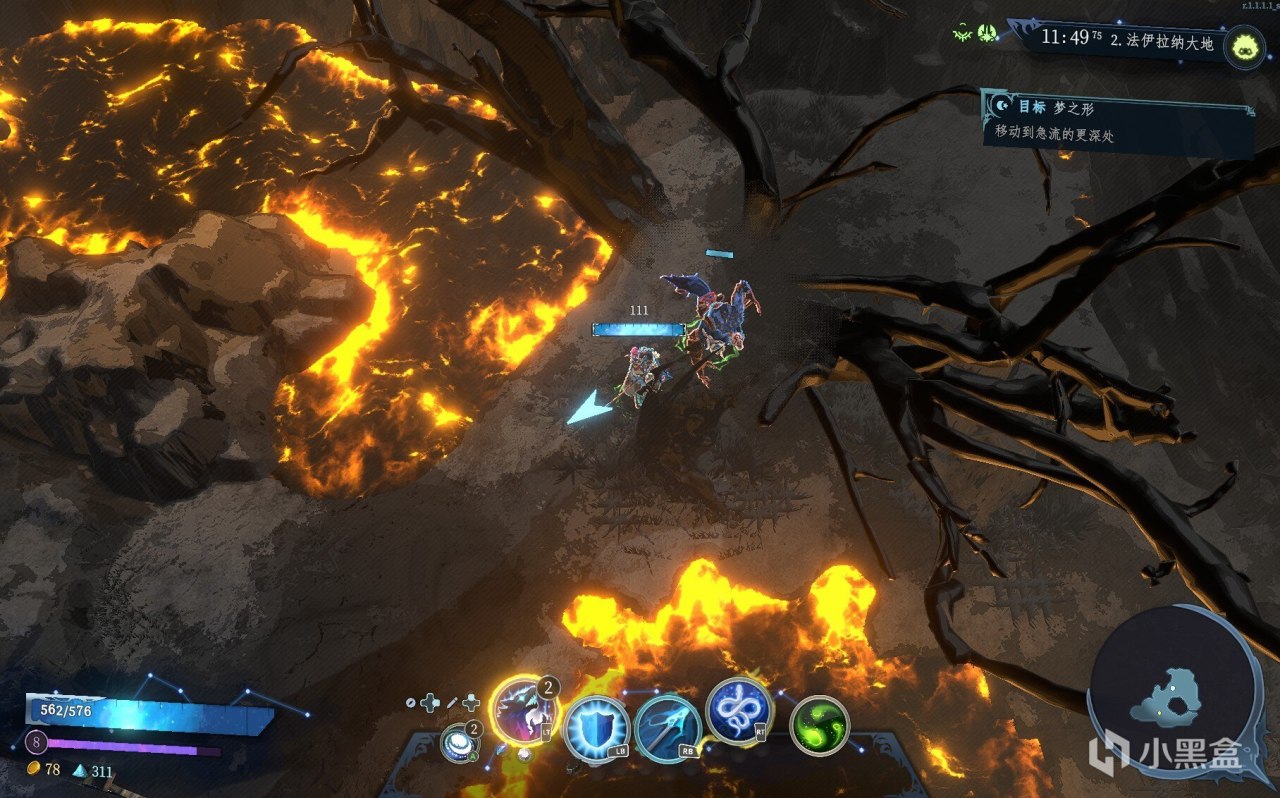Click the yellow fuzzy creature icon

(x=1244, y=46)
